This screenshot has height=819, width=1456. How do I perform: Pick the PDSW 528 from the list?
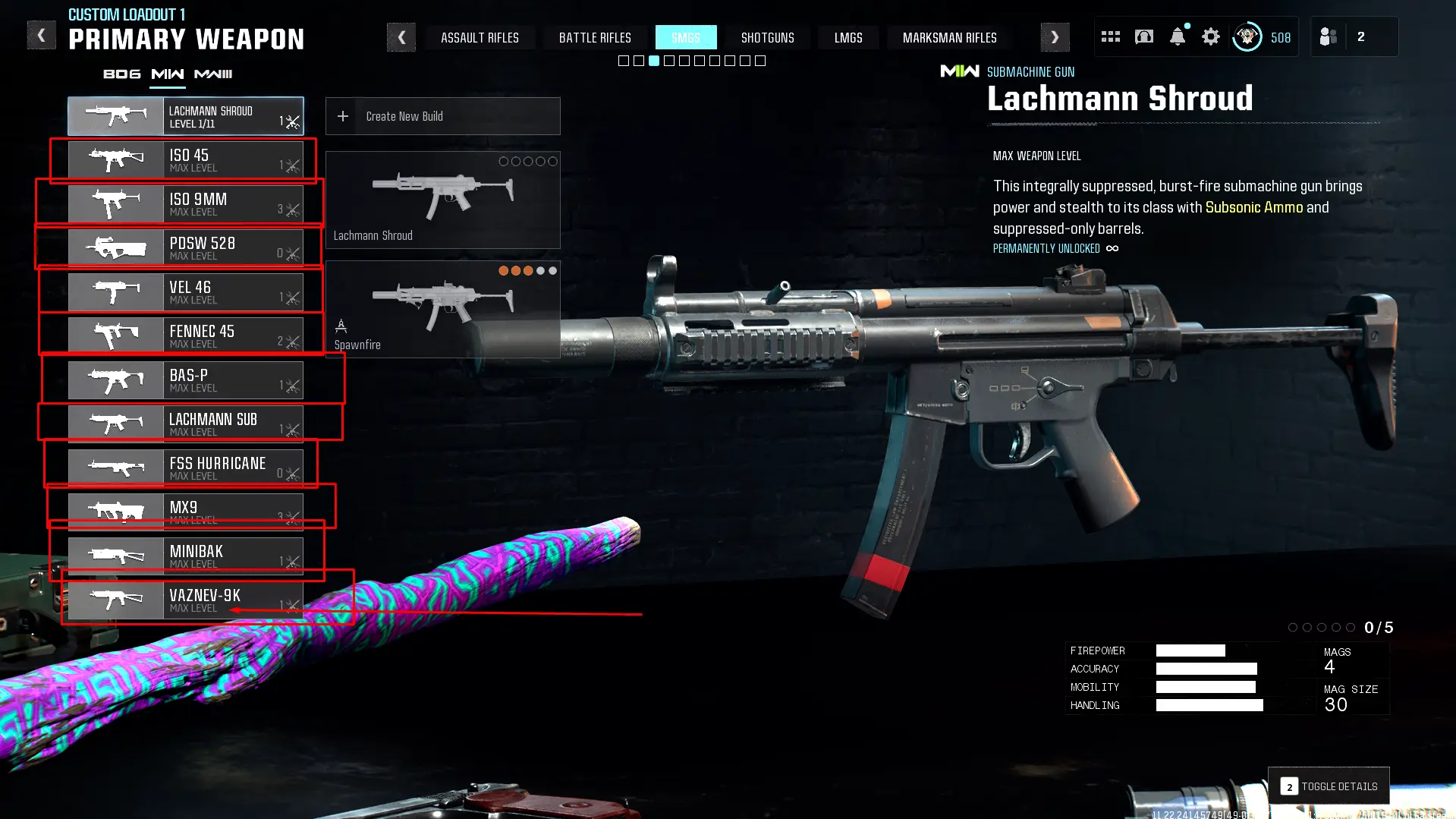click(185, 248)
